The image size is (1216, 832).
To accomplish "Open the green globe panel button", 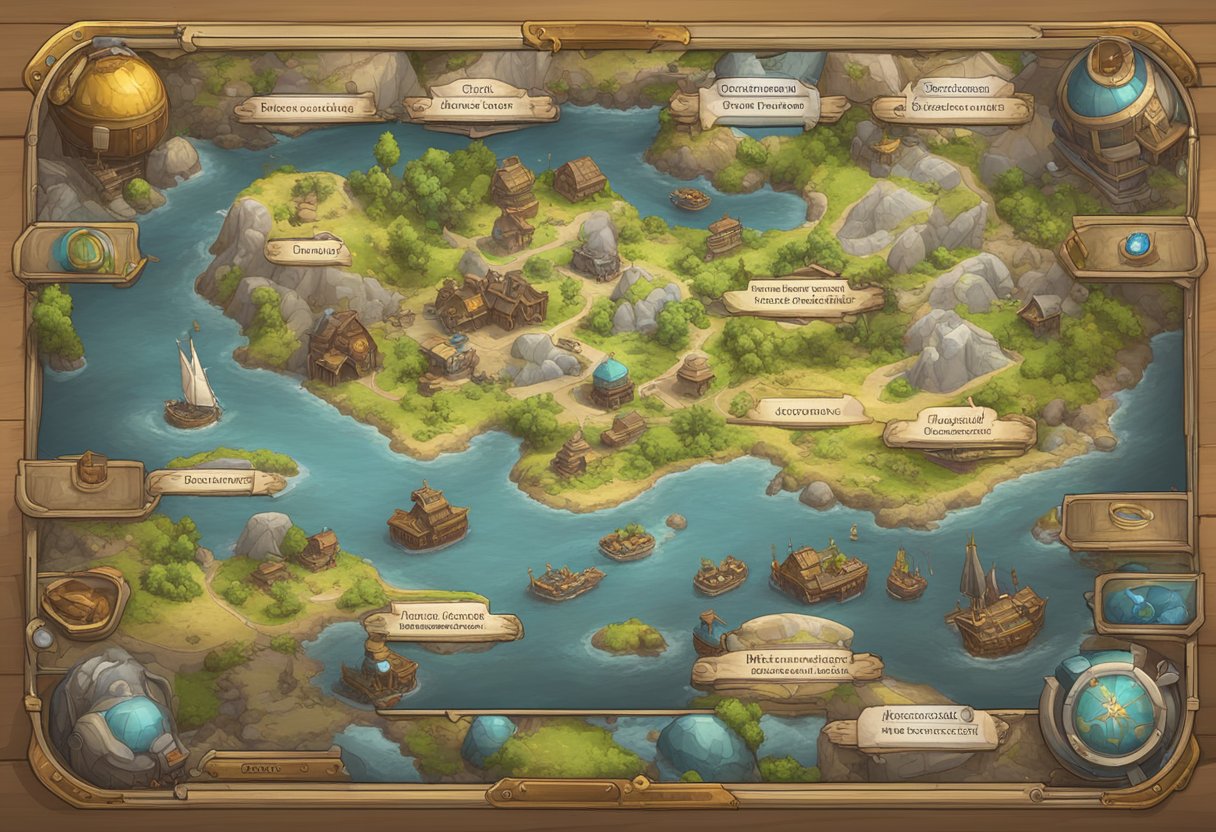I will coord(82,251).
